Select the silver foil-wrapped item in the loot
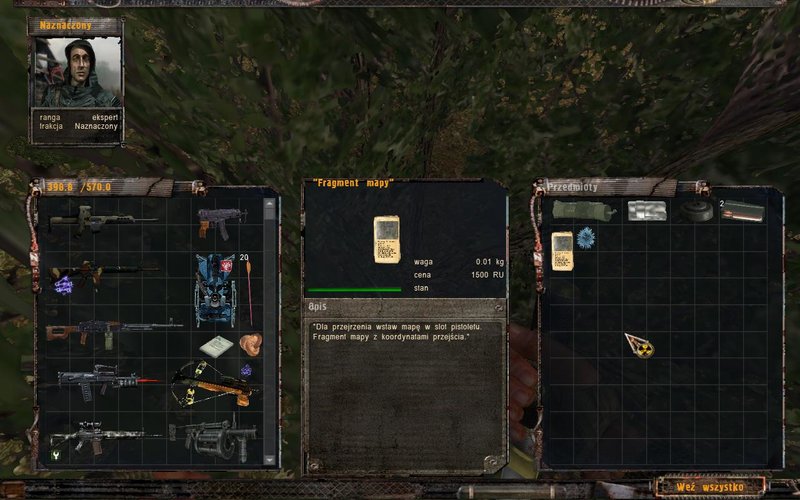Screen dimensions: 800x500 [x=646, y=211]
